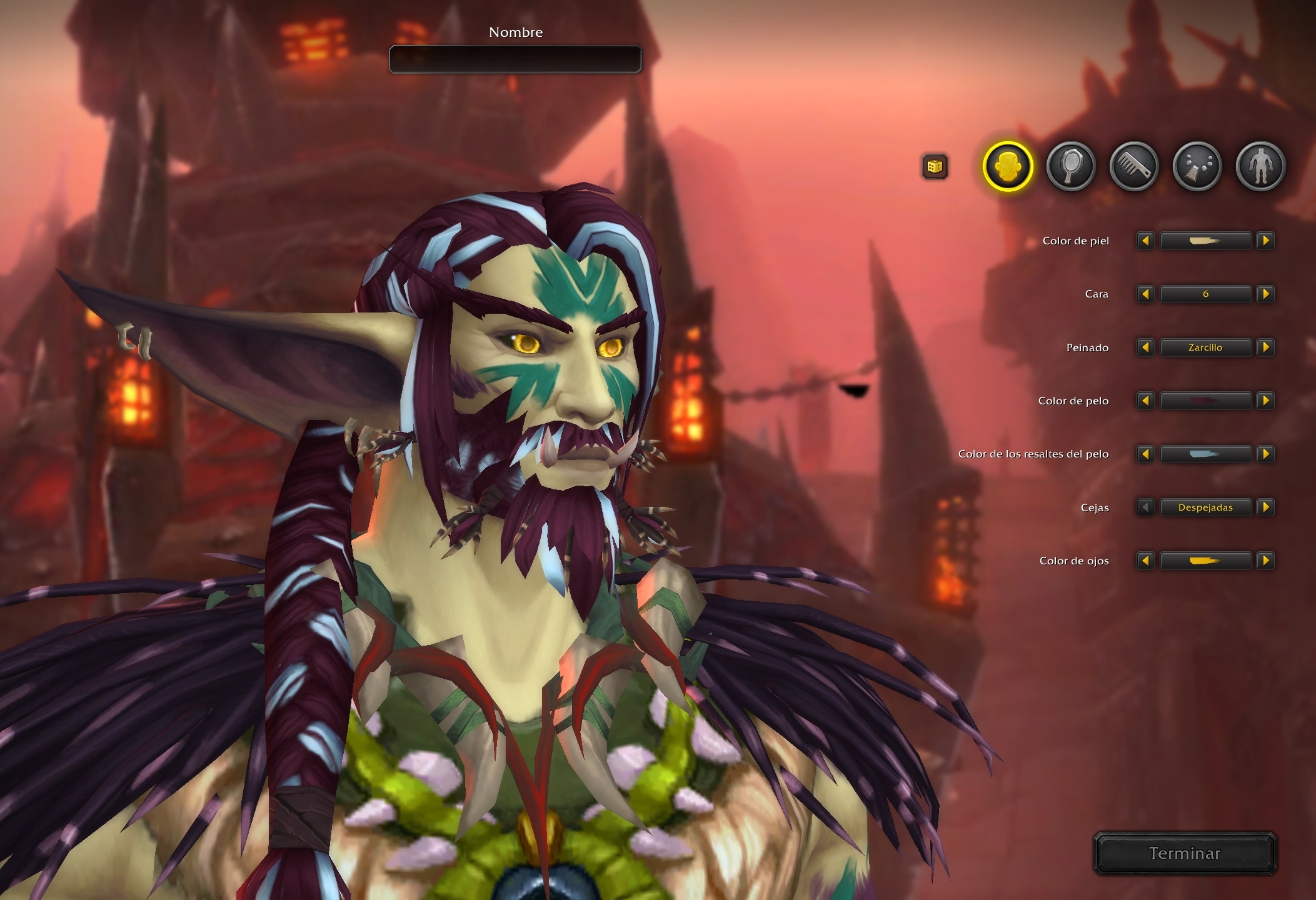This screenshot has width=1316, height=900.
Task: Open the hand mirror category tab
Action: pos(1071,166)
